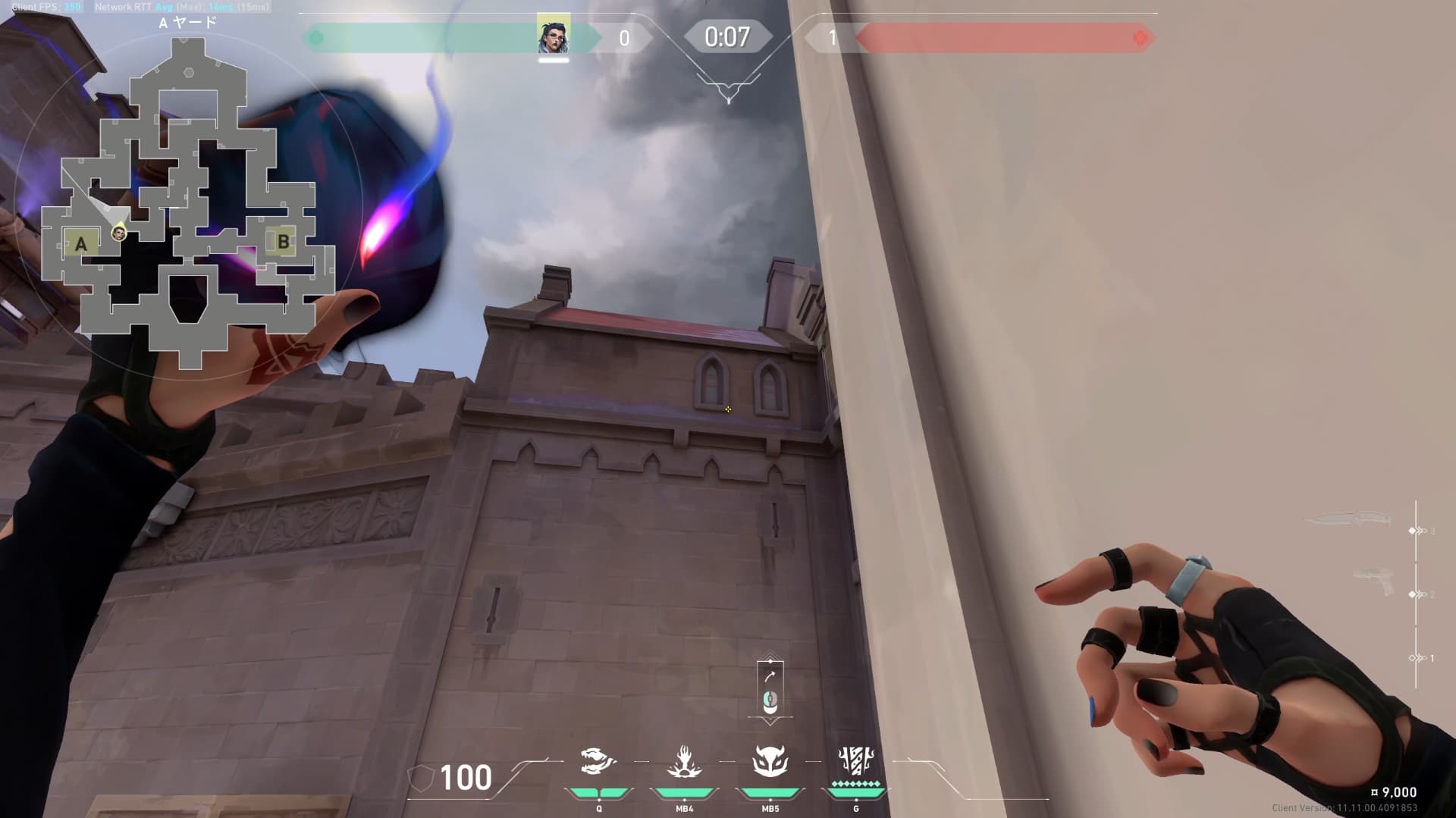The height and width of the screenshot is (818, 1456).
Task: Select the pistol sidearm slot
Action: pyautogui.click(x=1374, y=582)
